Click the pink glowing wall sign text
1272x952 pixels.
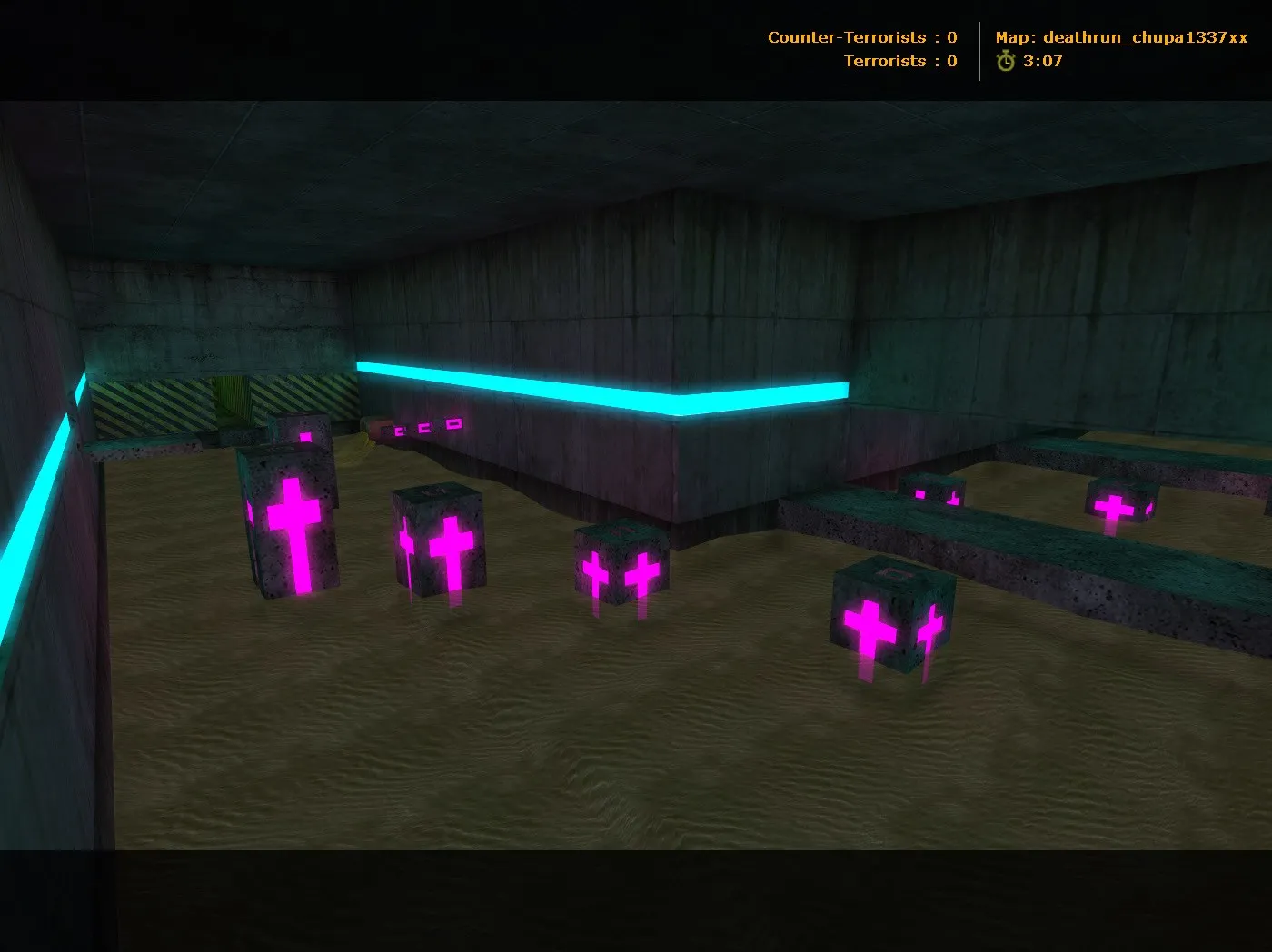click(x=423, y=424)
